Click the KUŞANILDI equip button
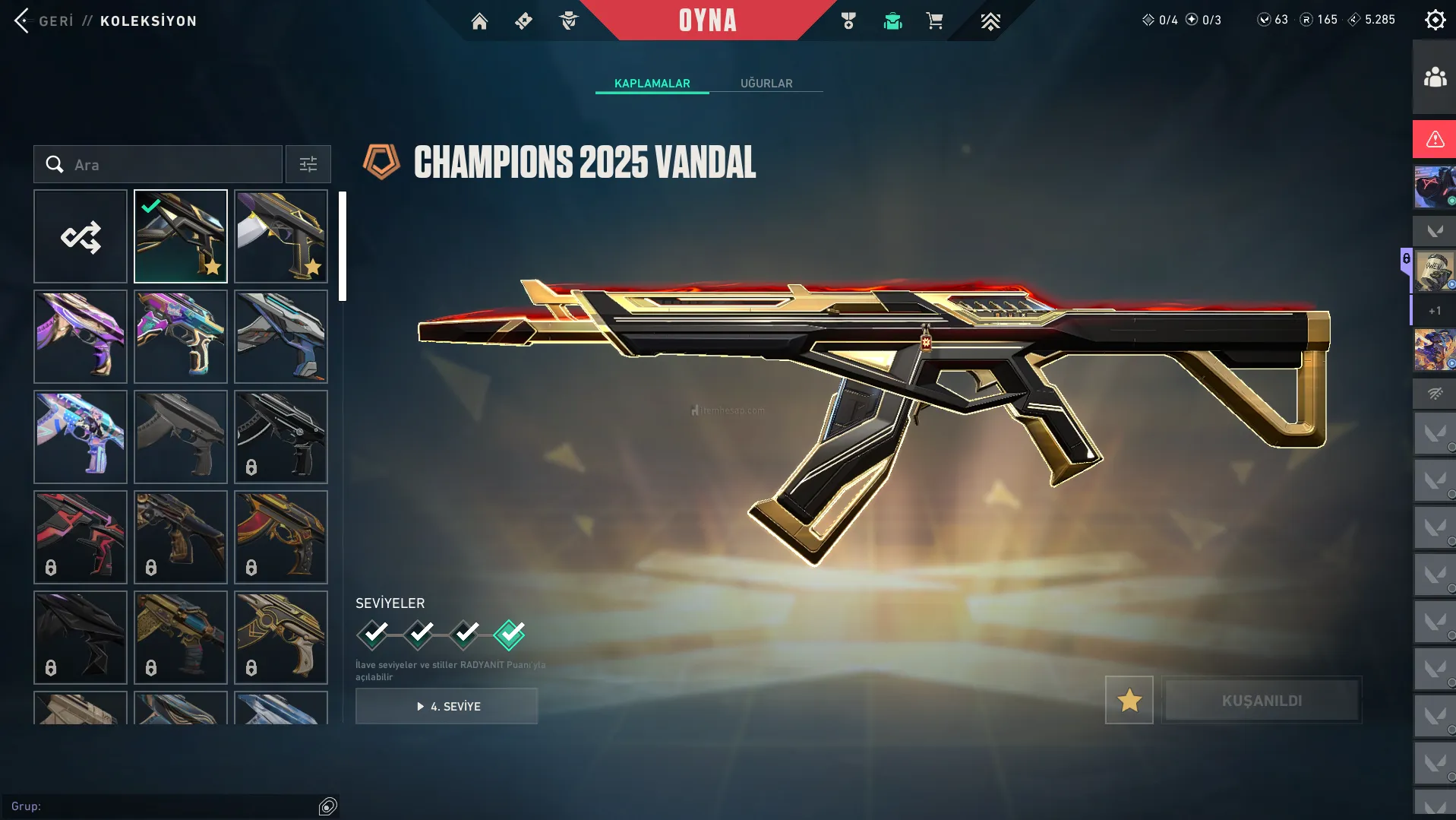This screenshot has width=1456, height=820. [x=1262, y=700]
